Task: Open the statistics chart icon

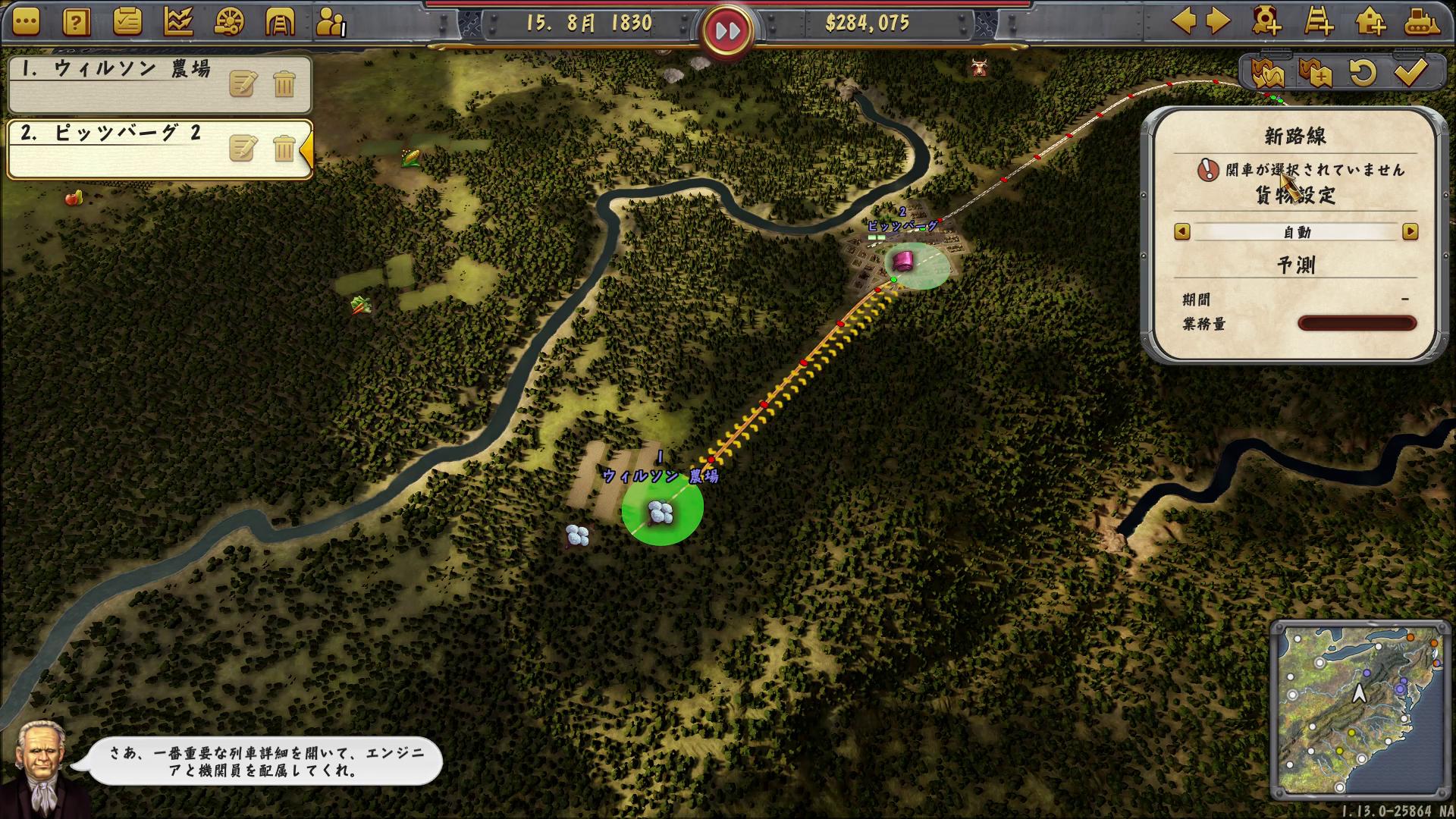Action: [177, 22]
